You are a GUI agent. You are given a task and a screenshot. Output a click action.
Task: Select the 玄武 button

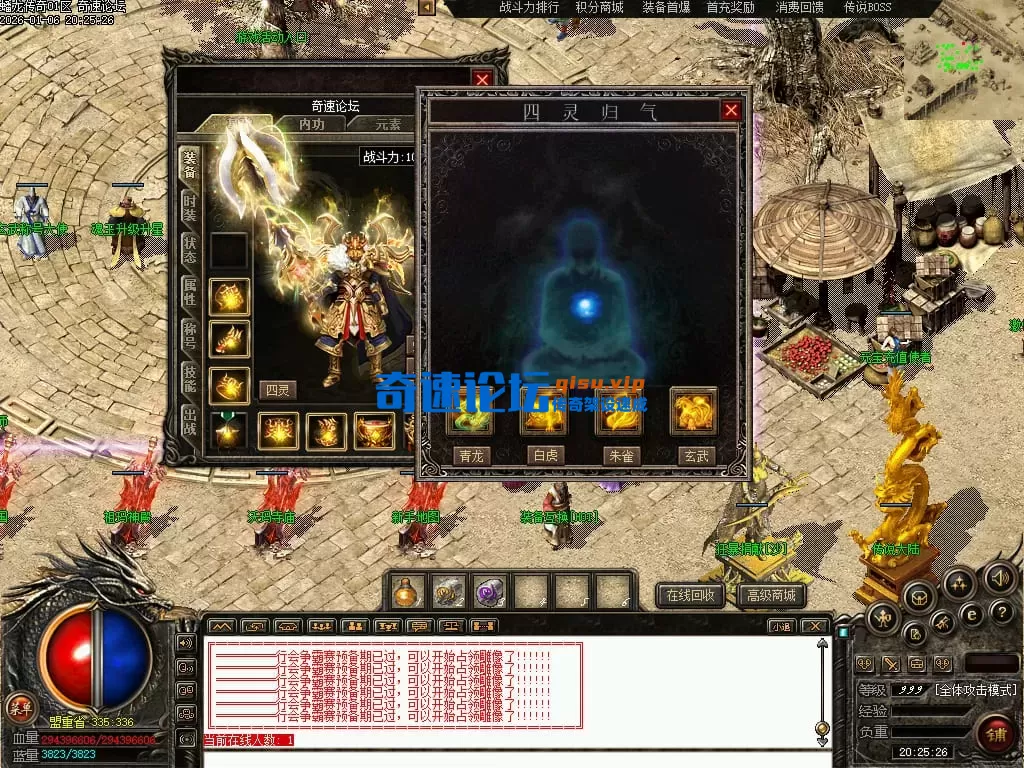point(695,455)
